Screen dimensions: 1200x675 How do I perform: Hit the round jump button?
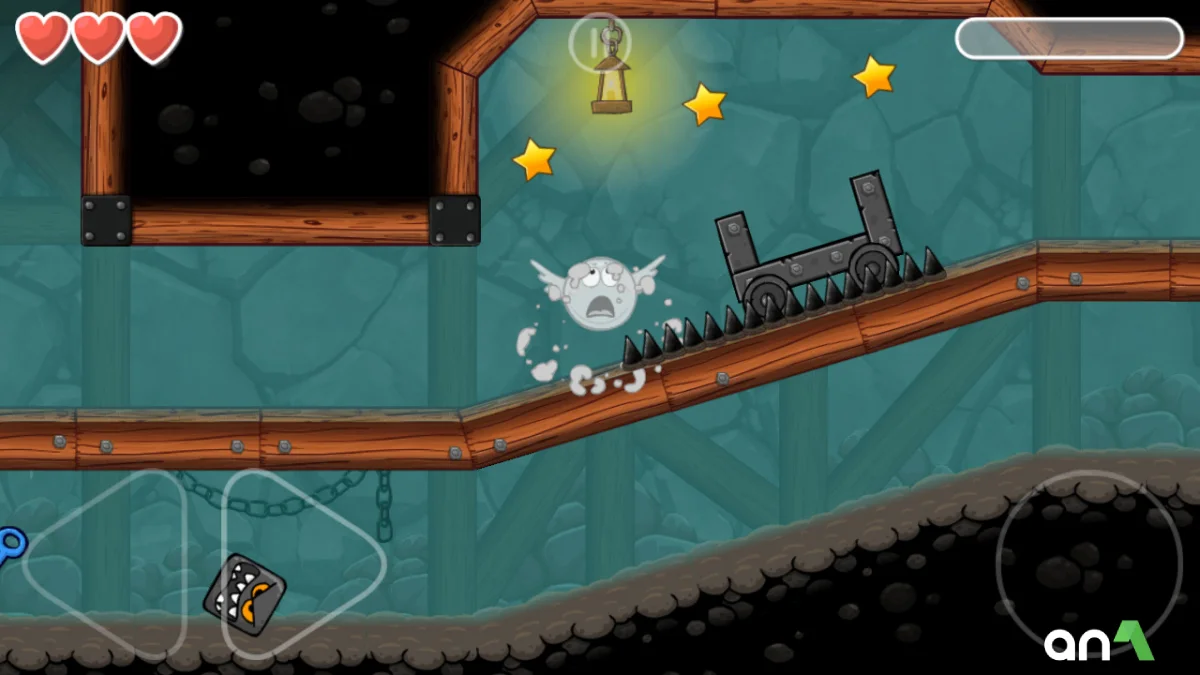[x=1075, y=563]
